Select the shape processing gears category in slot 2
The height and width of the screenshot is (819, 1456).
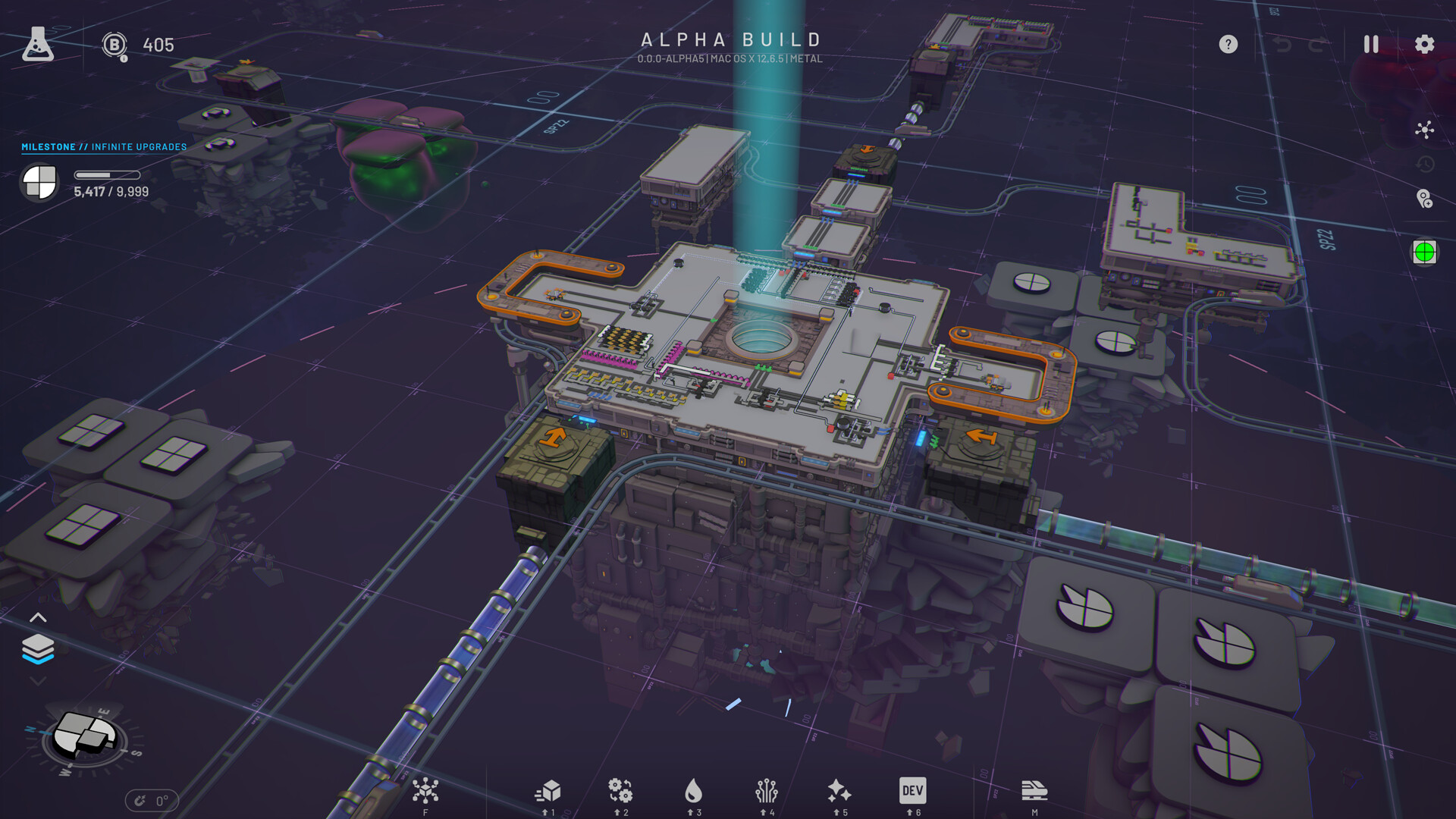(622, 791)
